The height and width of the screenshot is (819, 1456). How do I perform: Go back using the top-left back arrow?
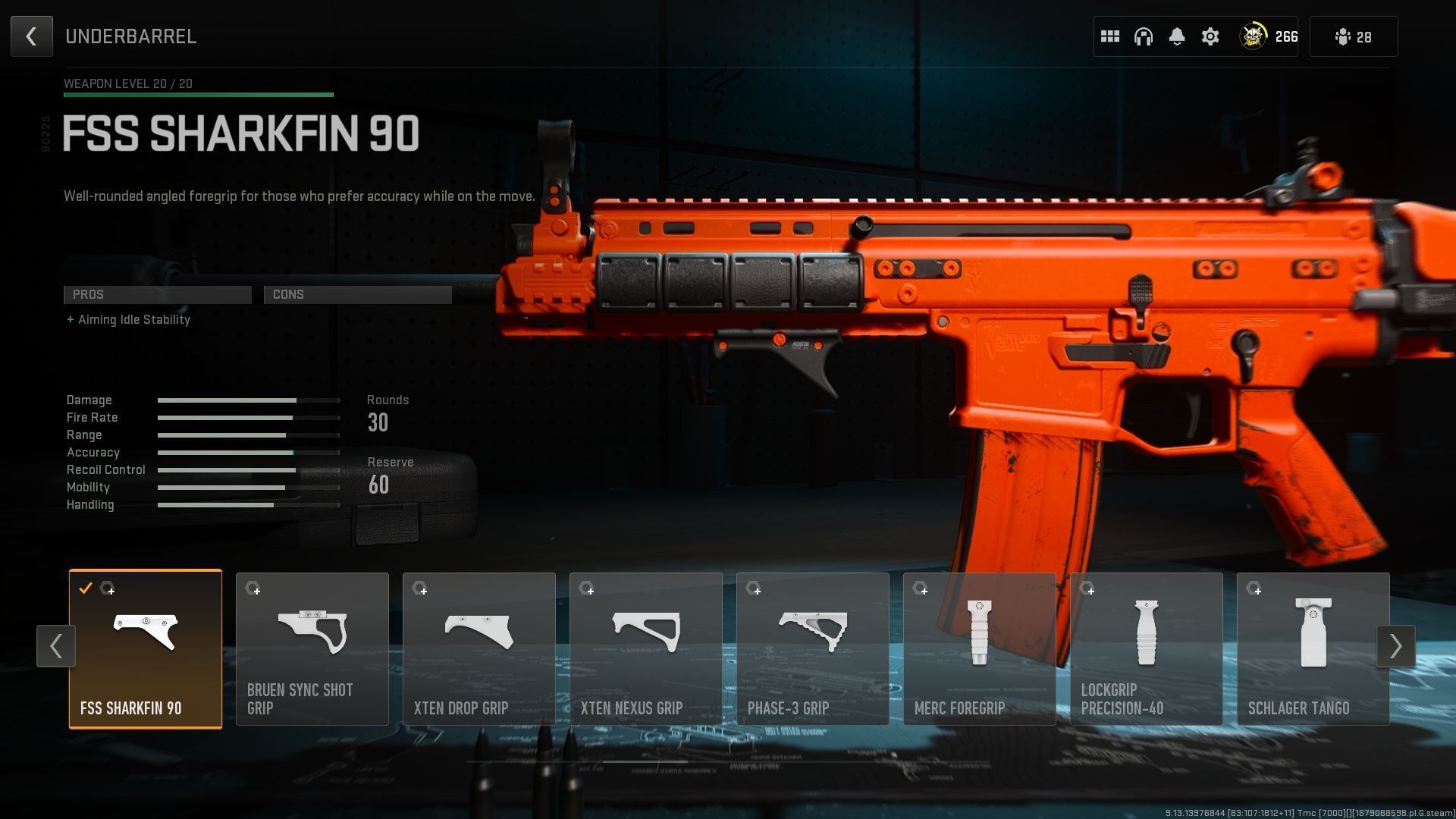coord(31,36)
